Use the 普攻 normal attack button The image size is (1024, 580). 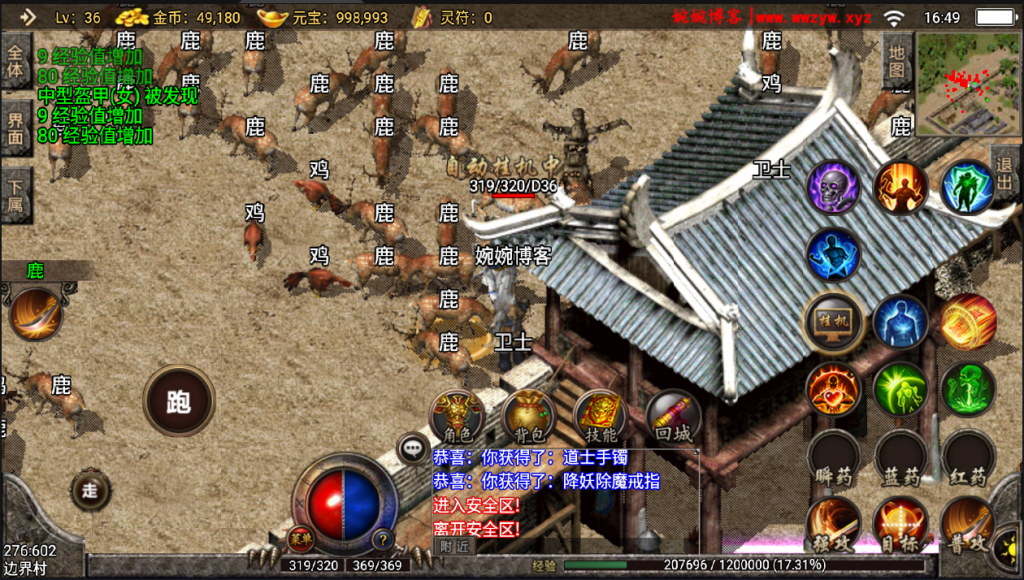click(x=967, y=526)
